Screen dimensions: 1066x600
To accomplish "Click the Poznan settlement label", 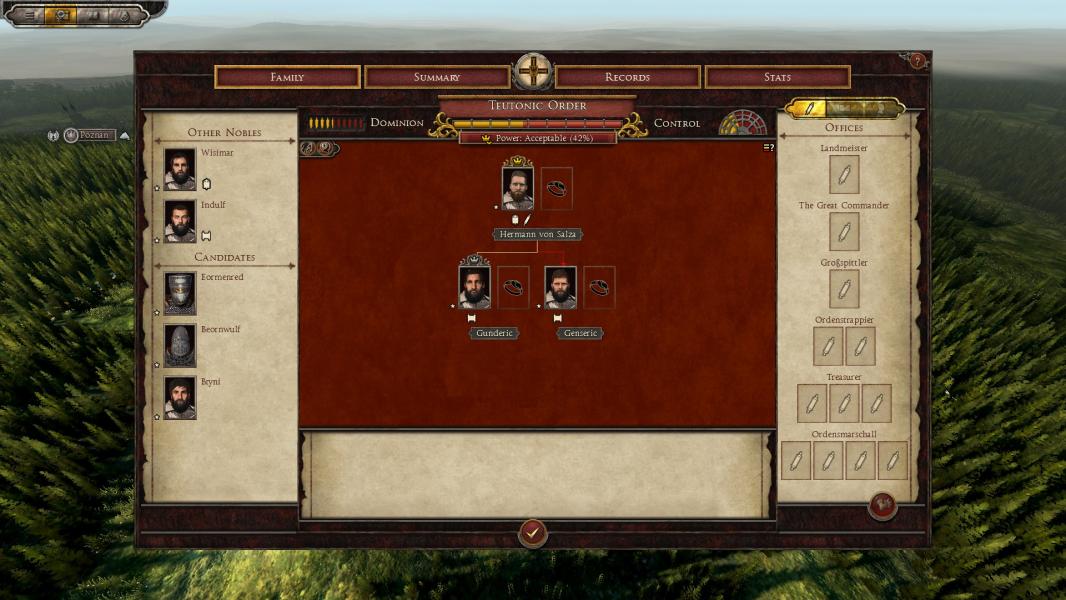I will click(x=97, y=135).
